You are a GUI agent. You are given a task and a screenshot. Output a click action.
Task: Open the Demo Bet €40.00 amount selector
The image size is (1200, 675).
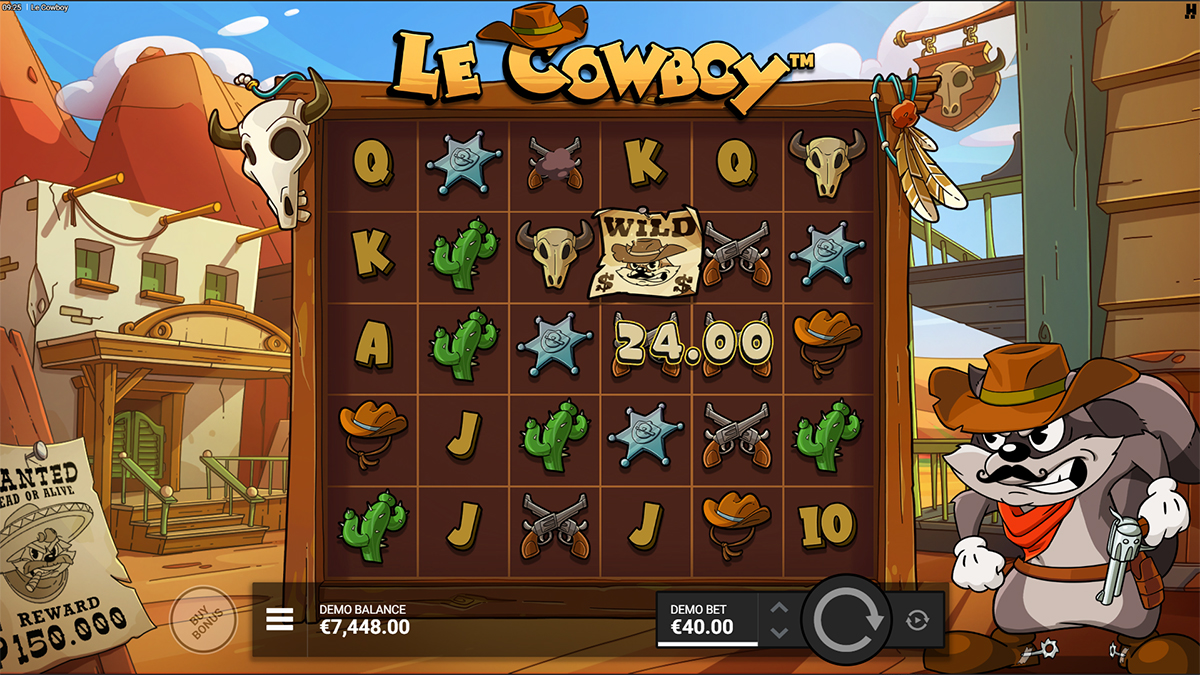(706, 620)
